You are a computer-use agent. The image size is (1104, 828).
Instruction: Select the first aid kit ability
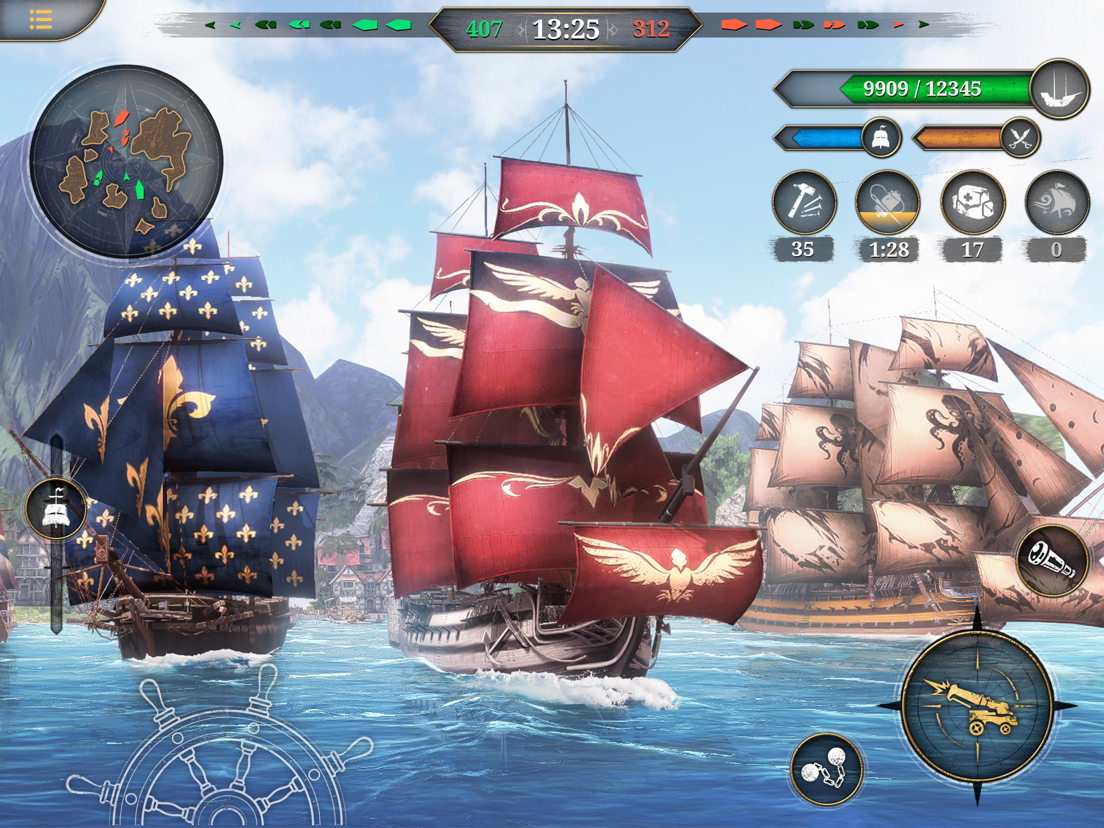pyautogui.click(x=972, y=203)
